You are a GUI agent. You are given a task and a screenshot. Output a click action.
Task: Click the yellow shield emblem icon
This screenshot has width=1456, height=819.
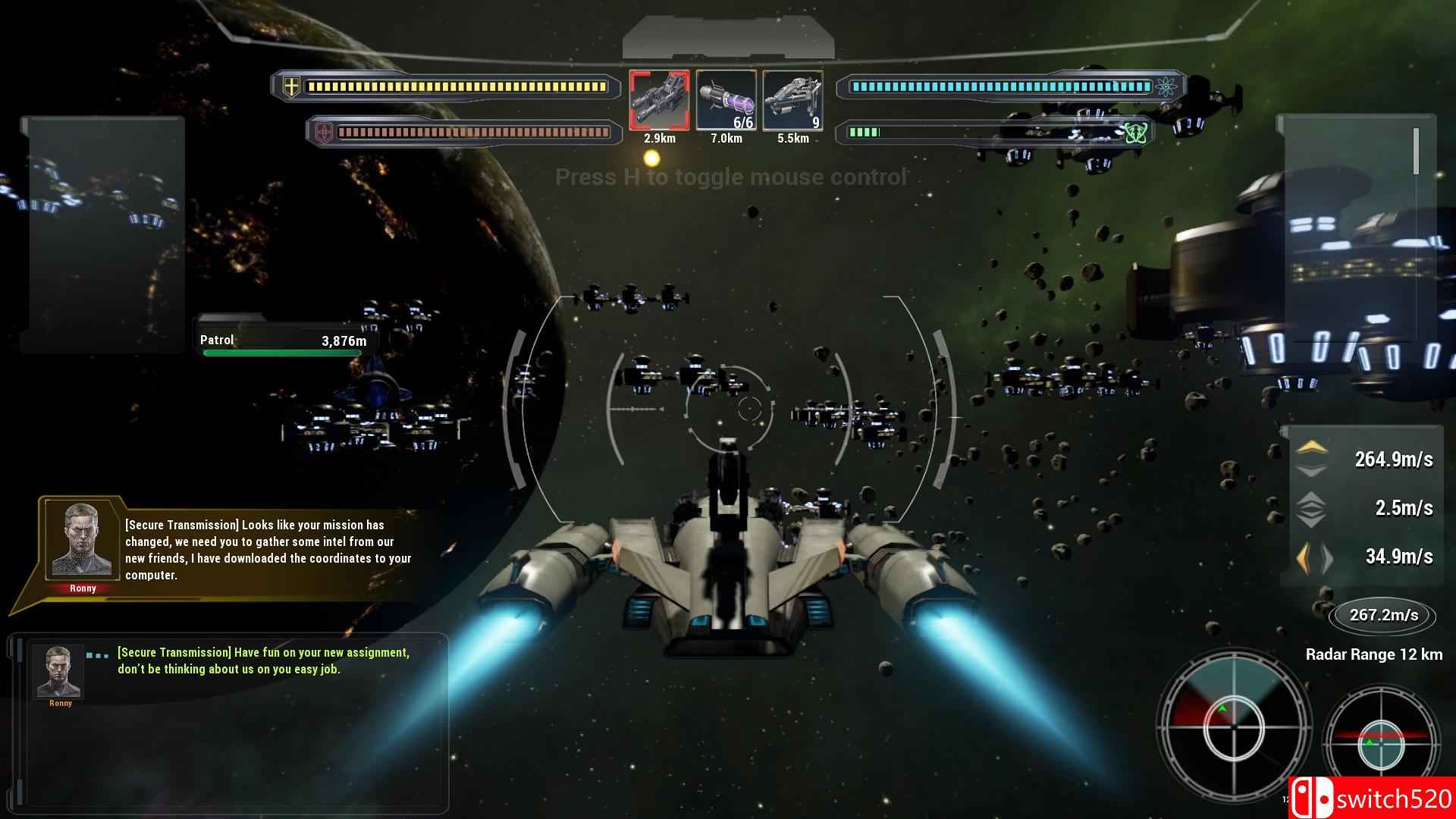291,86
